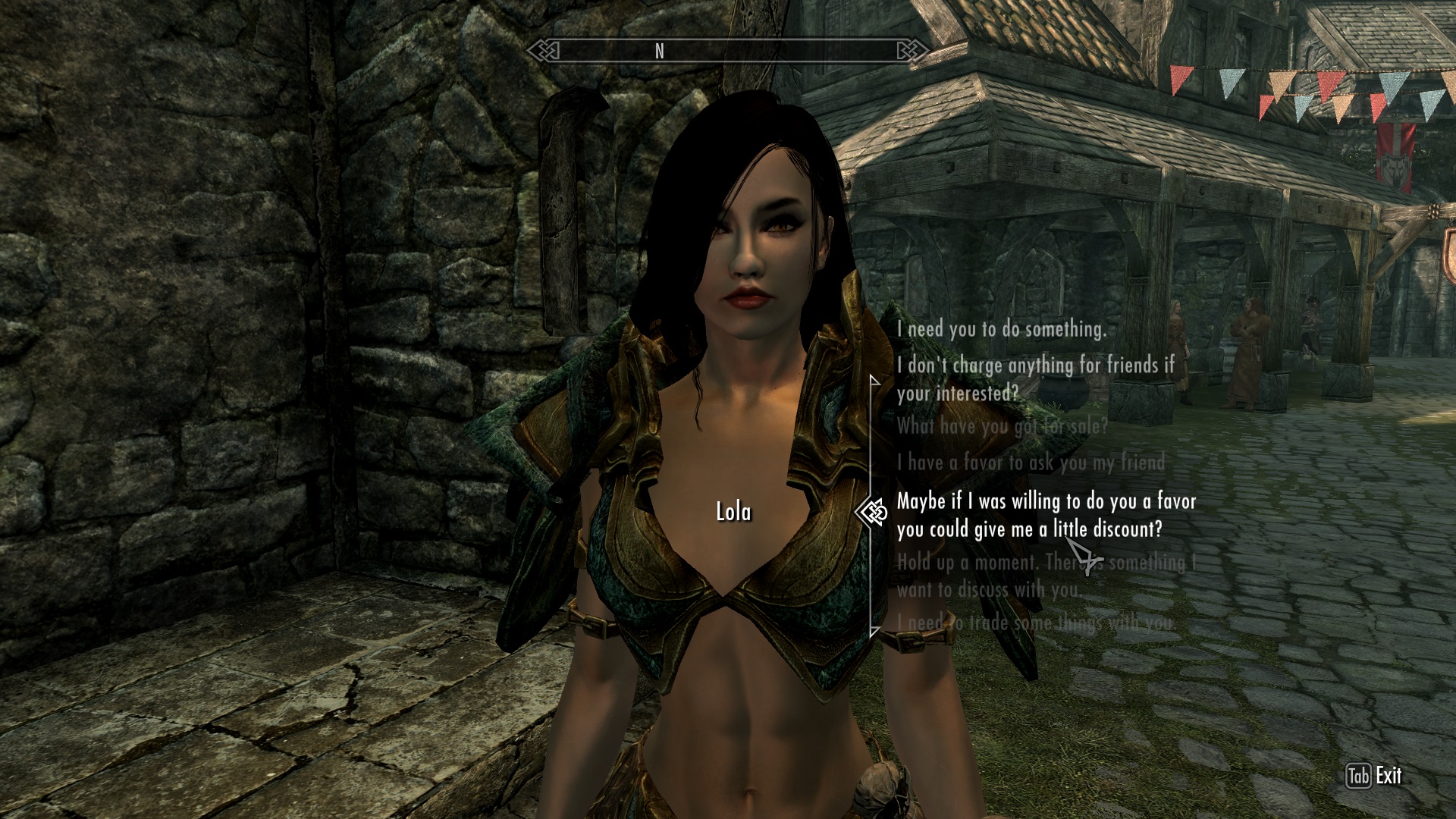Ask "What have you got for sale?"
This screenshot has height=819, width=1456.
1002,426
